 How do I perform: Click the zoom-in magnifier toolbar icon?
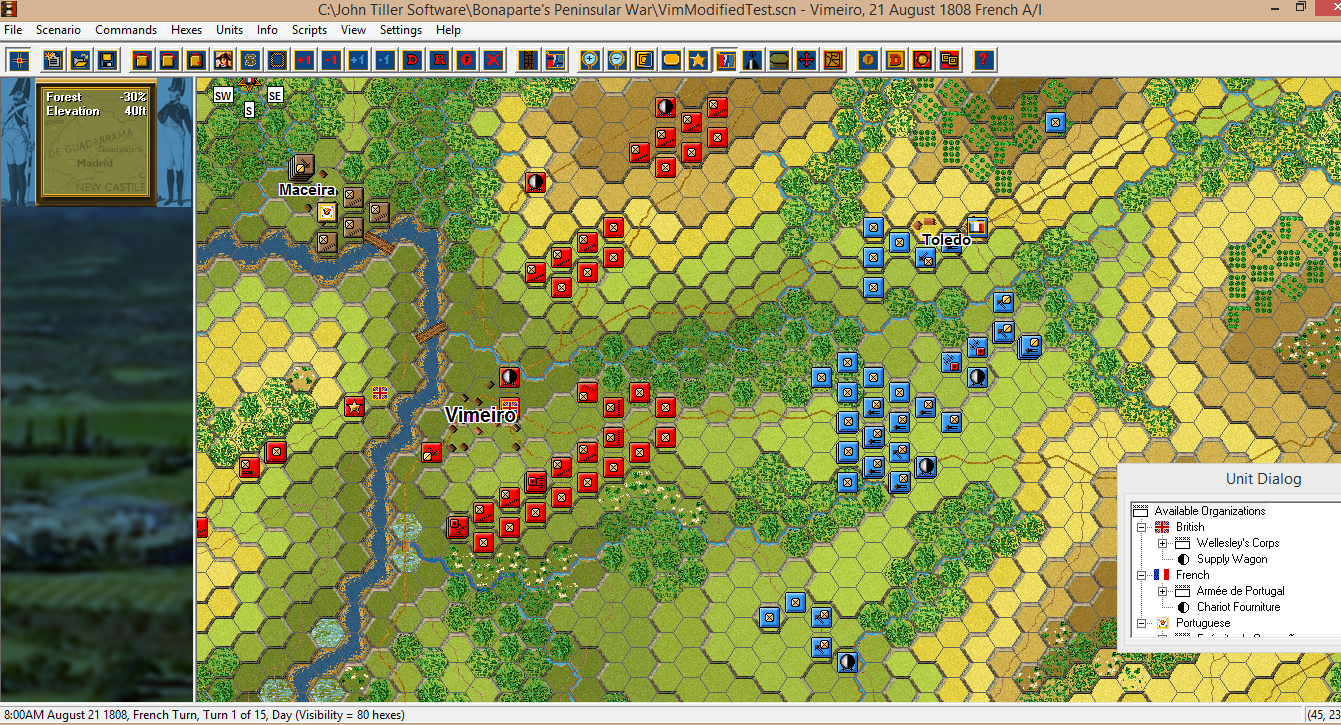pyautogui.click(x=588, y=60)
